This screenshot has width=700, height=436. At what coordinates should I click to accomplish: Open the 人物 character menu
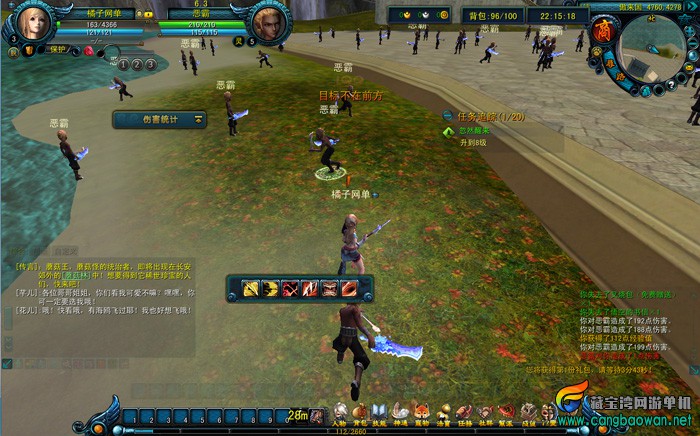coord(340,411)
